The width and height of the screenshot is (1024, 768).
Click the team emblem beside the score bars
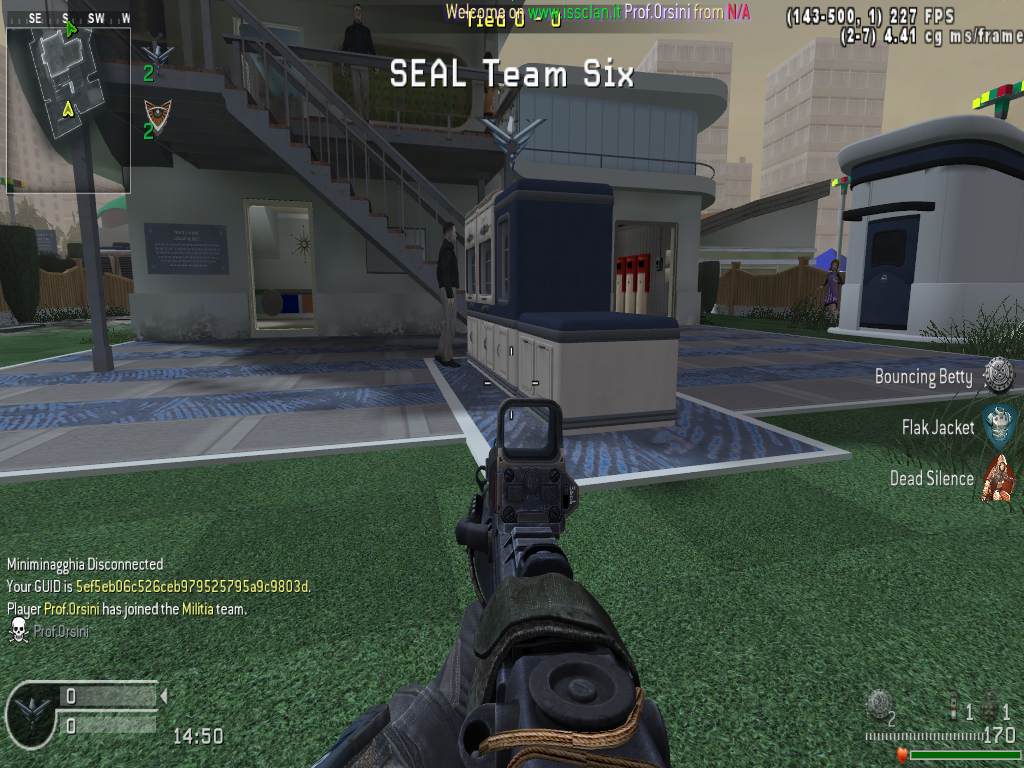28,712
